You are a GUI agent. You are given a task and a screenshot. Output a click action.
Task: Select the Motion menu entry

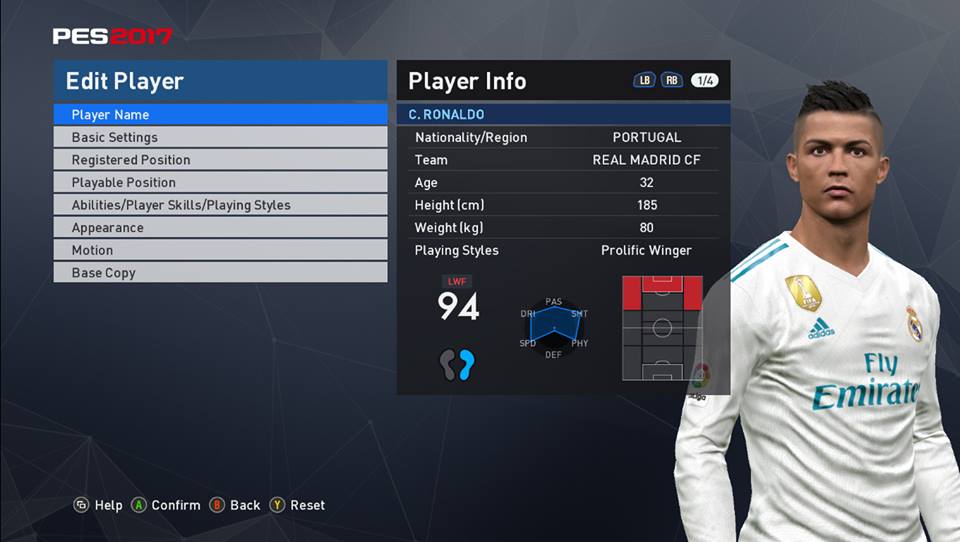click(220, 250)
